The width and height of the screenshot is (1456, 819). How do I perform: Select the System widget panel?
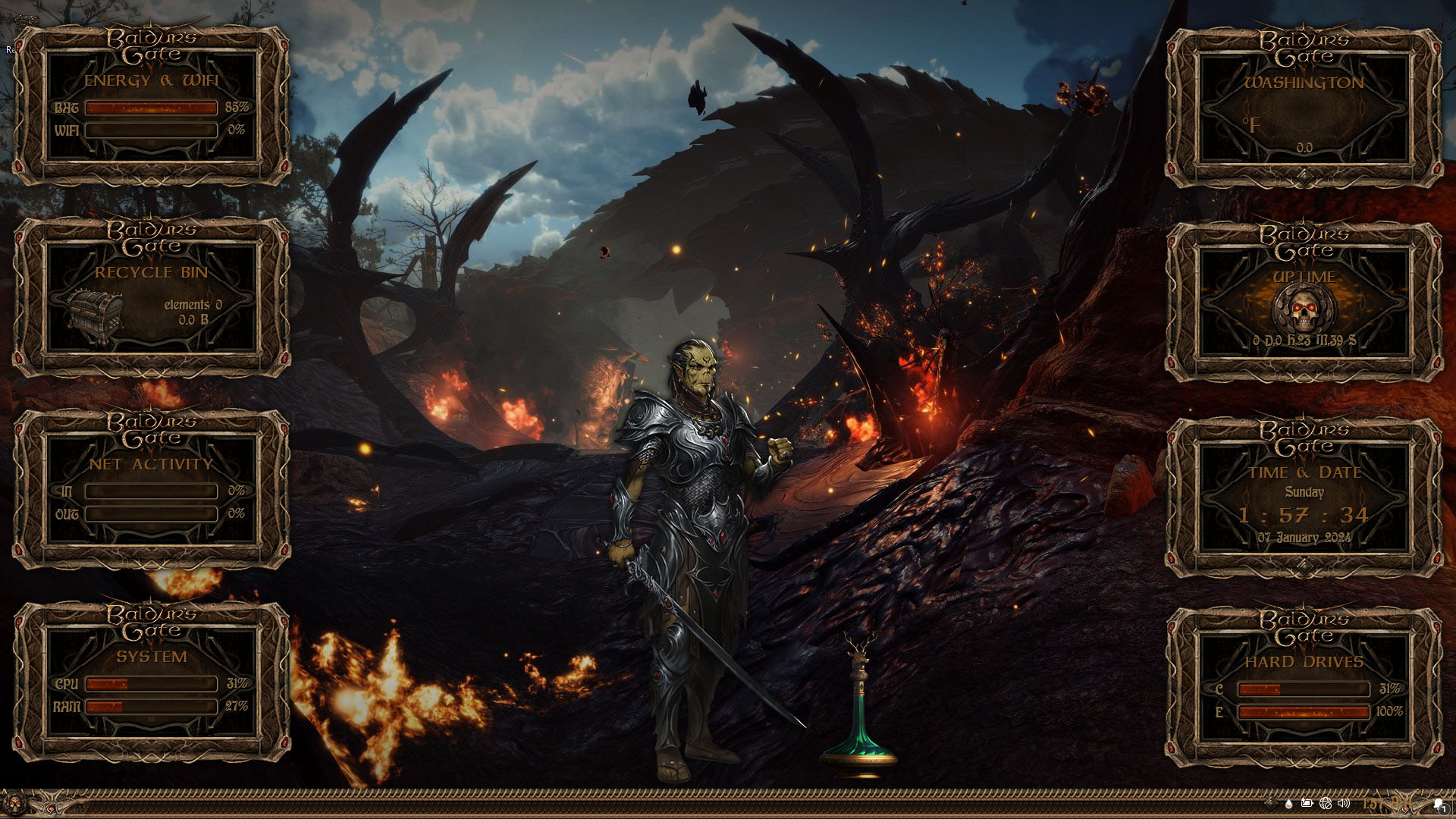(x=152, y=682)
